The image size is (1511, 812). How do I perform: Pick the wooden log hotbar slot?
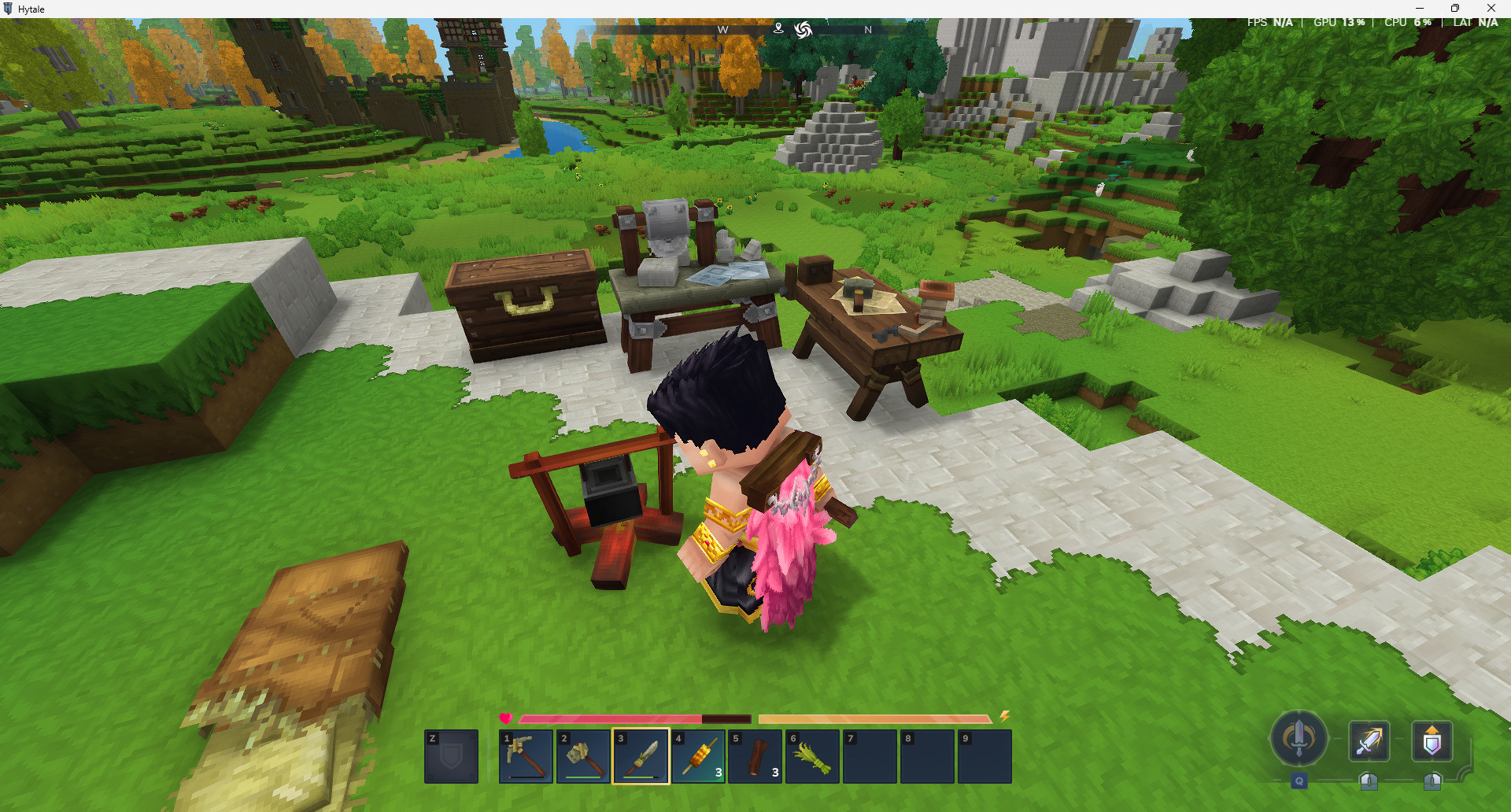pyautogui.click(x=755, y=756)
